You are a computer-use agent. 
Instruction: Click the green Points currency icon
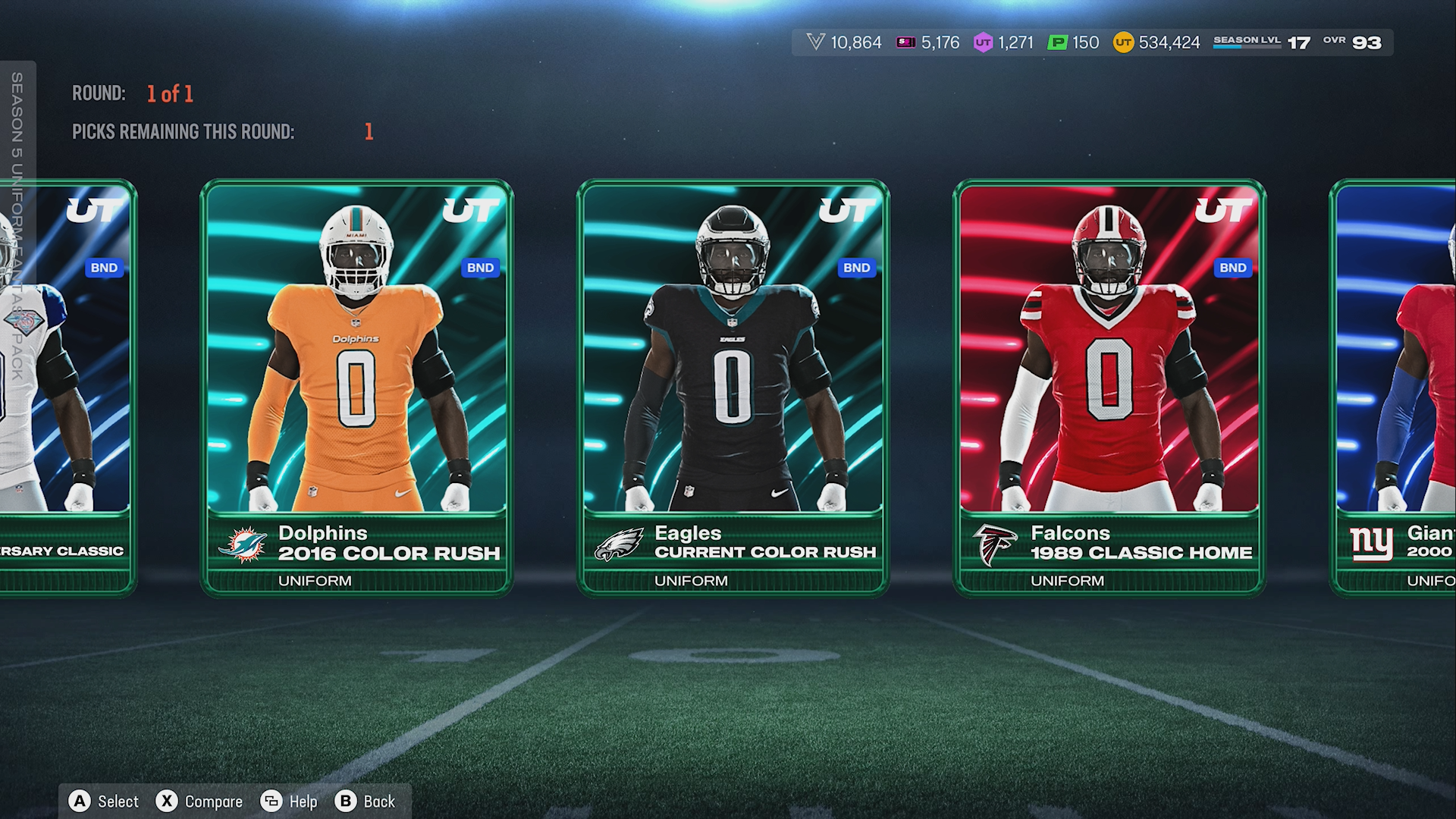[1057, 42]
